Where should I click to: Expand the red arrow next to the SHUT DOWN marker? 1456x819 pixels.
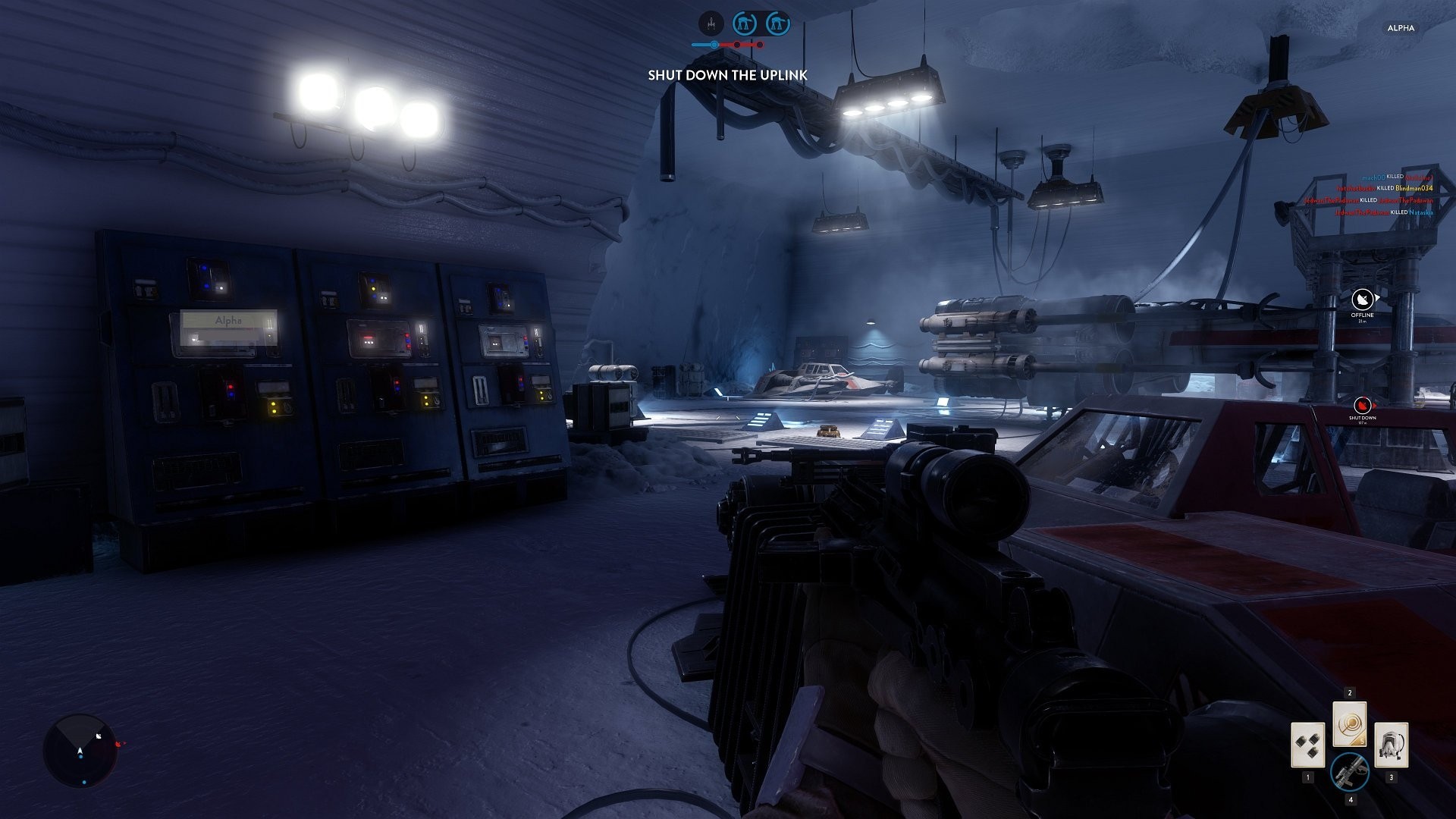1375,404
